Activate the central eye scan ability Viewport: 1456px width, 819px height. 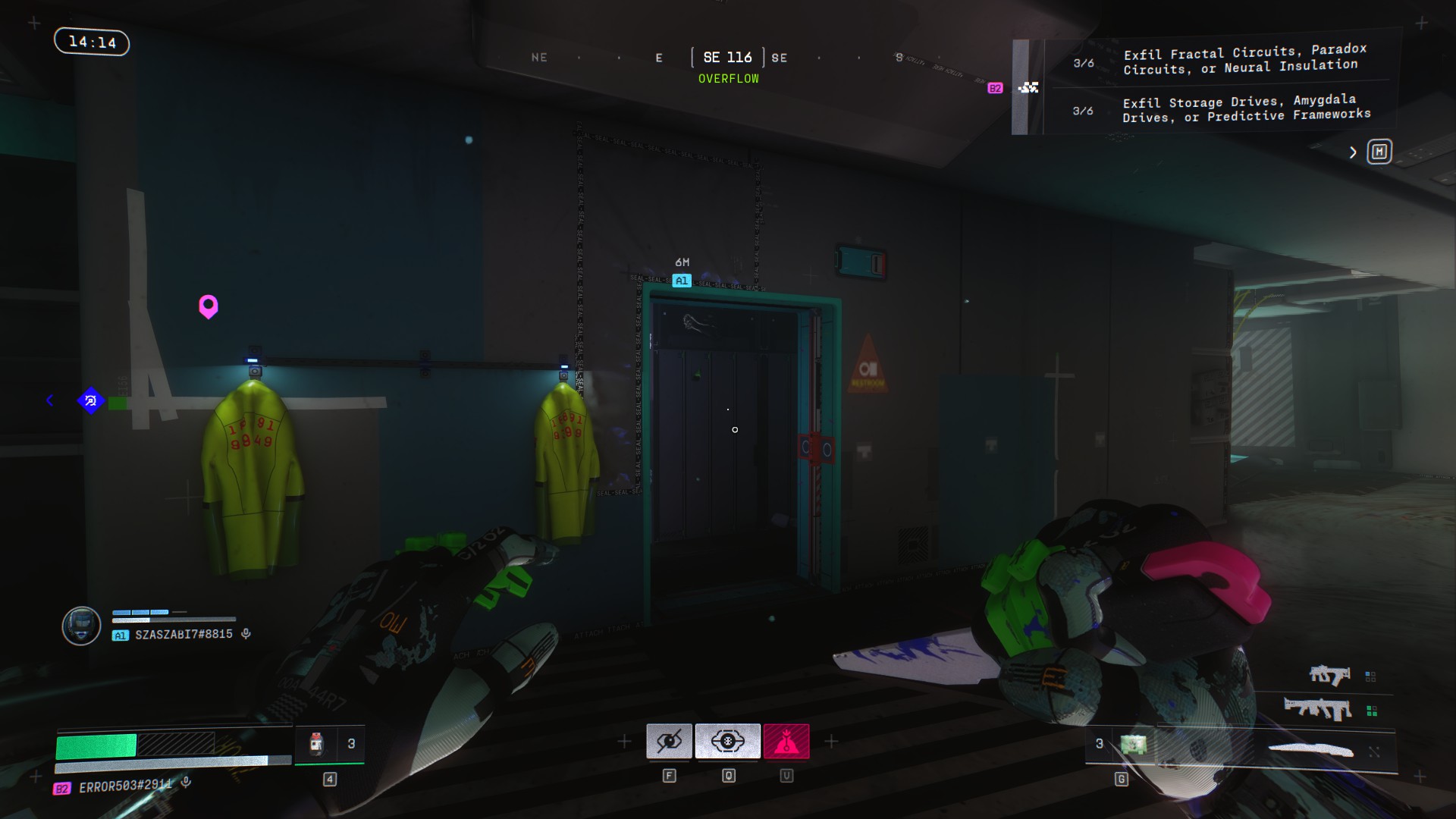pyautogui.click(x=727, y=741)
